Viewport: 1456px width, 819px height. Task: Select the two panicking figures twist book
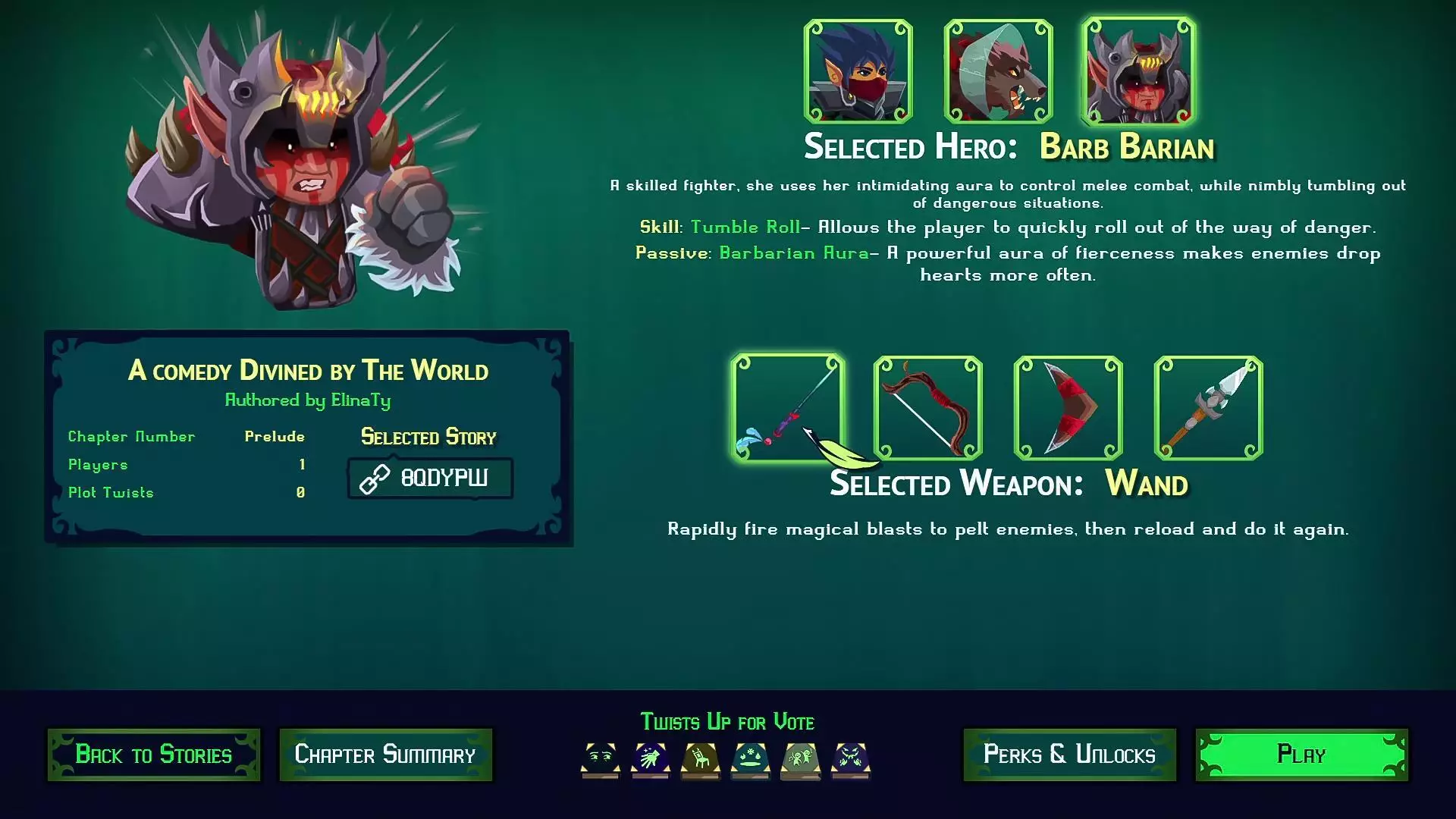800,759
